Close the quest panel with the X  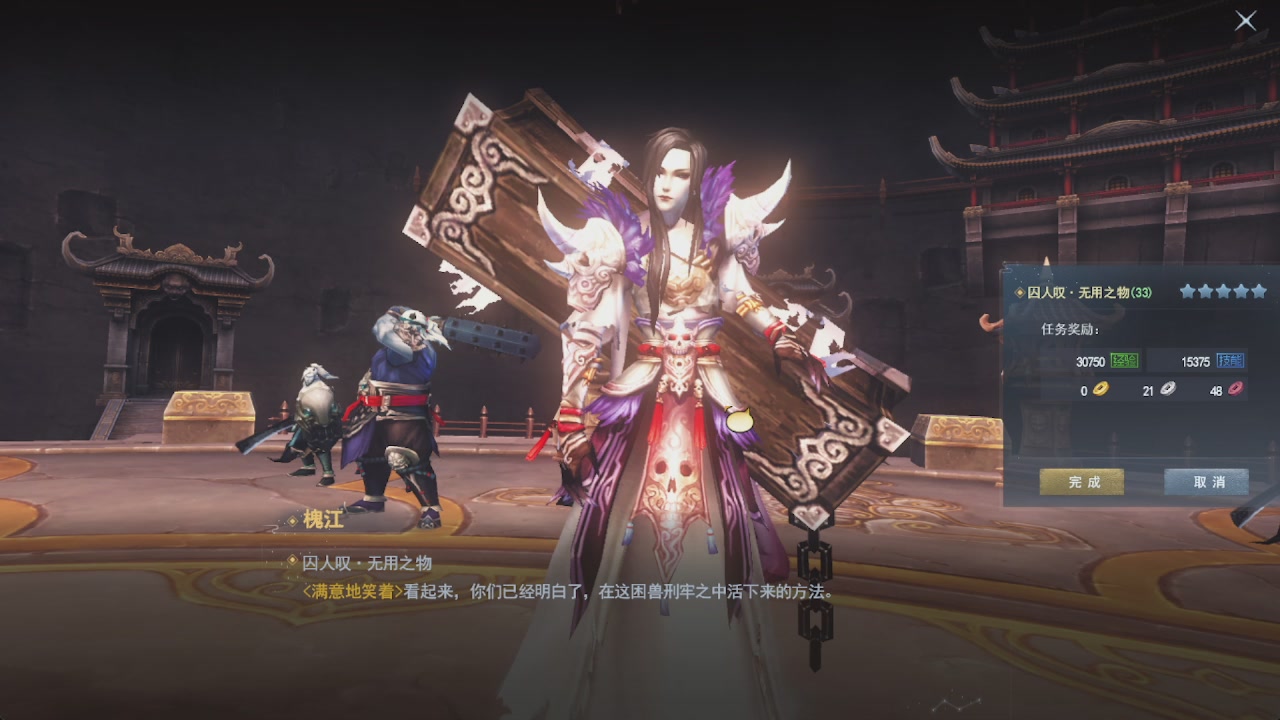click(1245, 20)
